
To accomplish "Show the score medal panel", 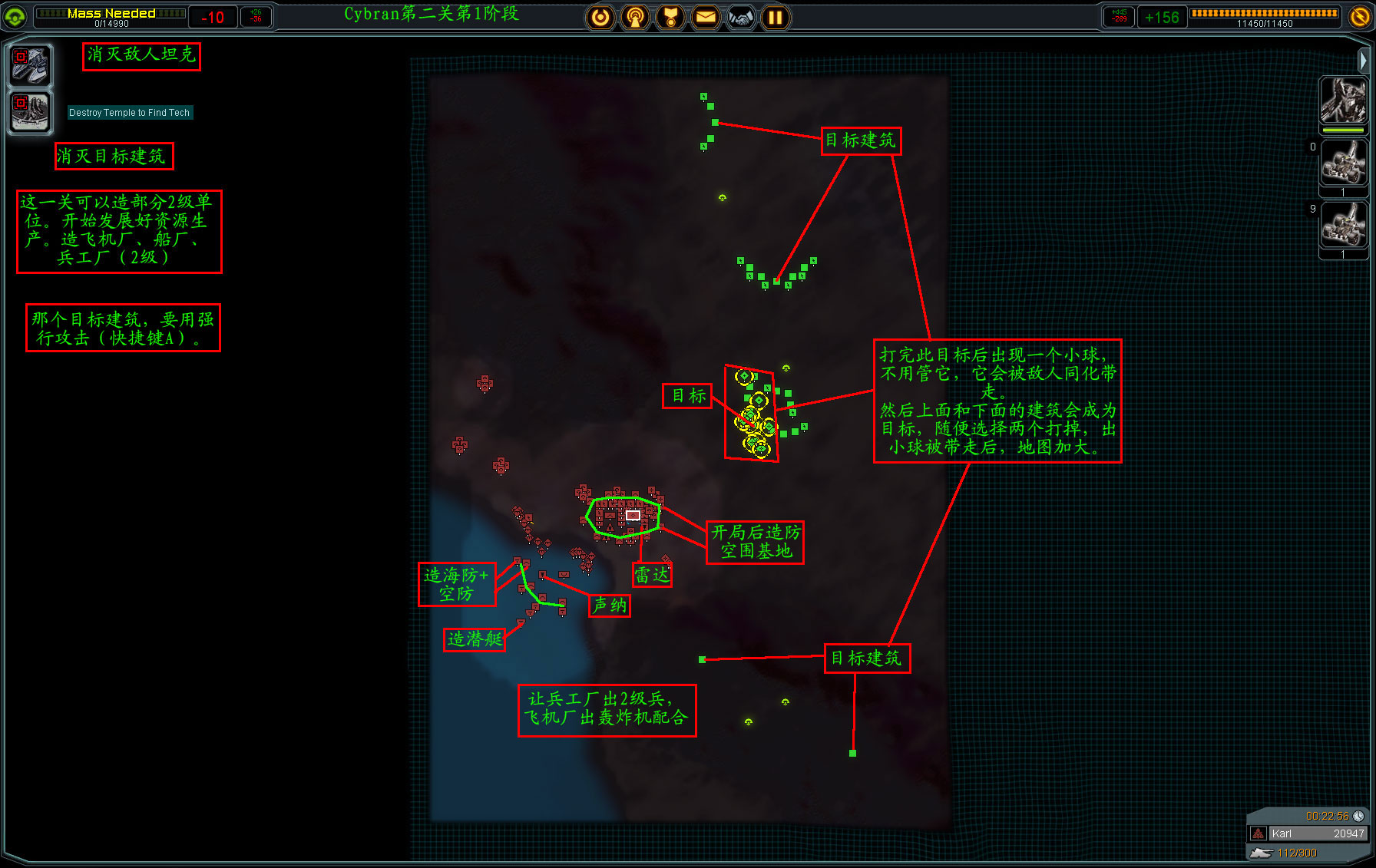I will coord(670,17).
